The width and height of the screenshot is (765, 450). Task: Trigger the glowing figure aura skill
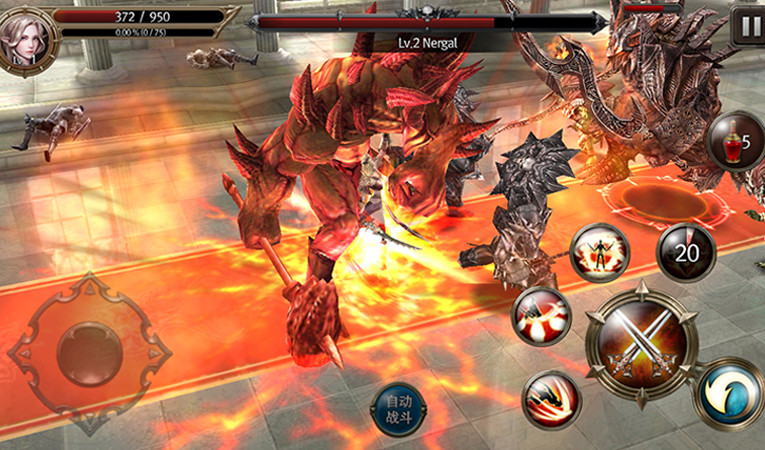pos(599,253)
